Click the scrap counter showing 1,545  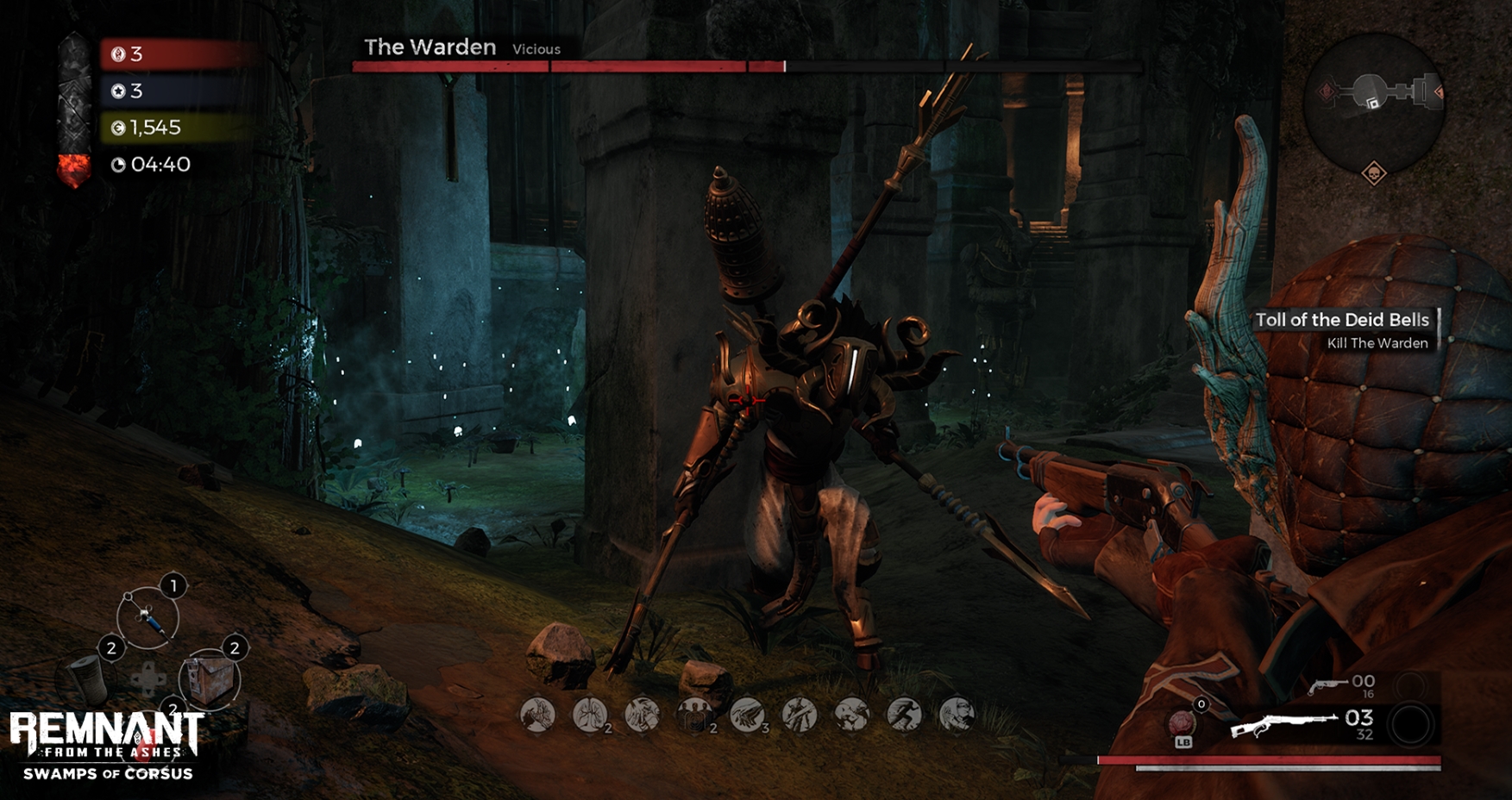point(154,127)
